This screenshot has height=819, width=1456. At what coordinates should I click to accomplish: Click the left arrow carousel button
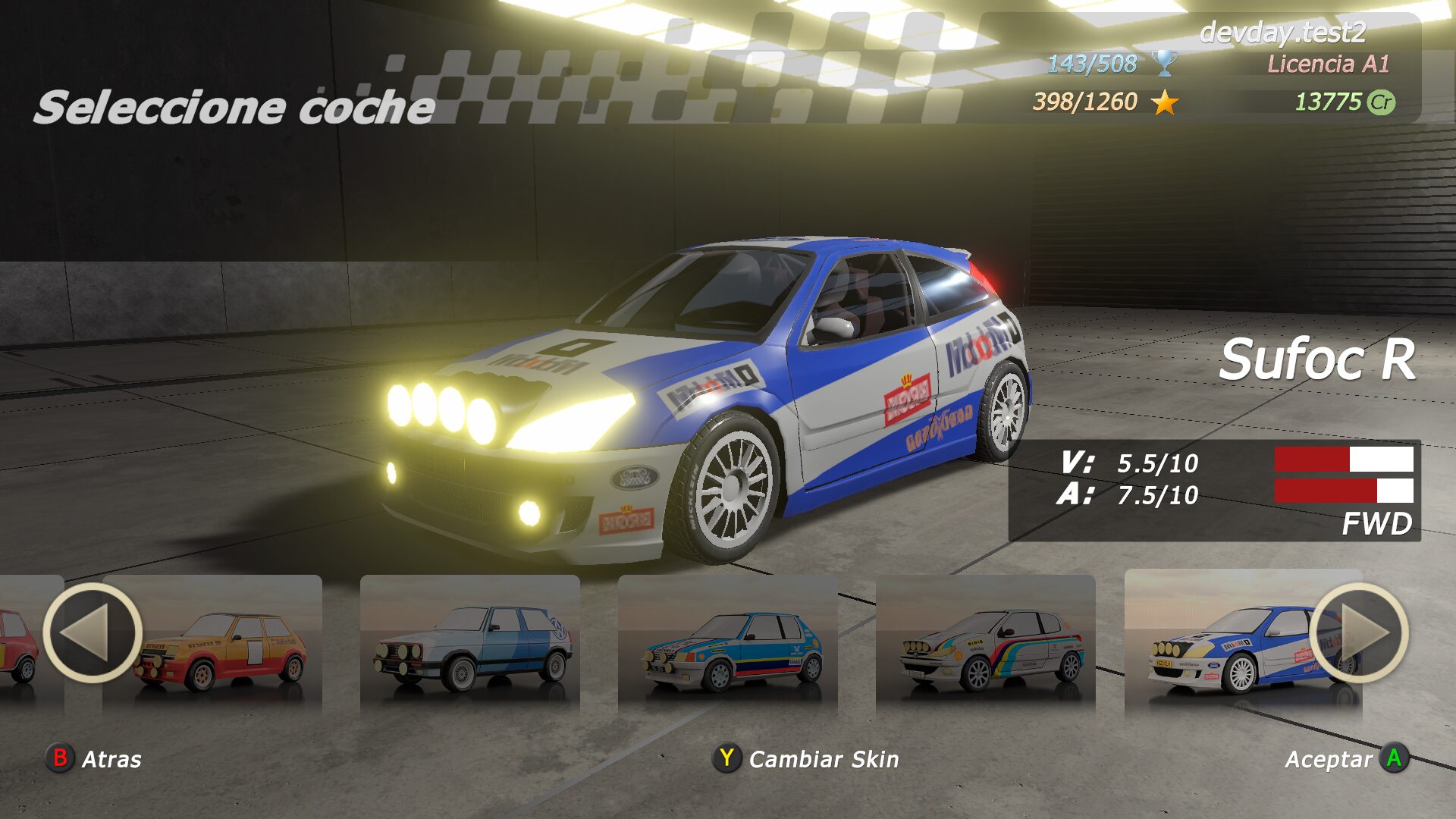[93, 632]
